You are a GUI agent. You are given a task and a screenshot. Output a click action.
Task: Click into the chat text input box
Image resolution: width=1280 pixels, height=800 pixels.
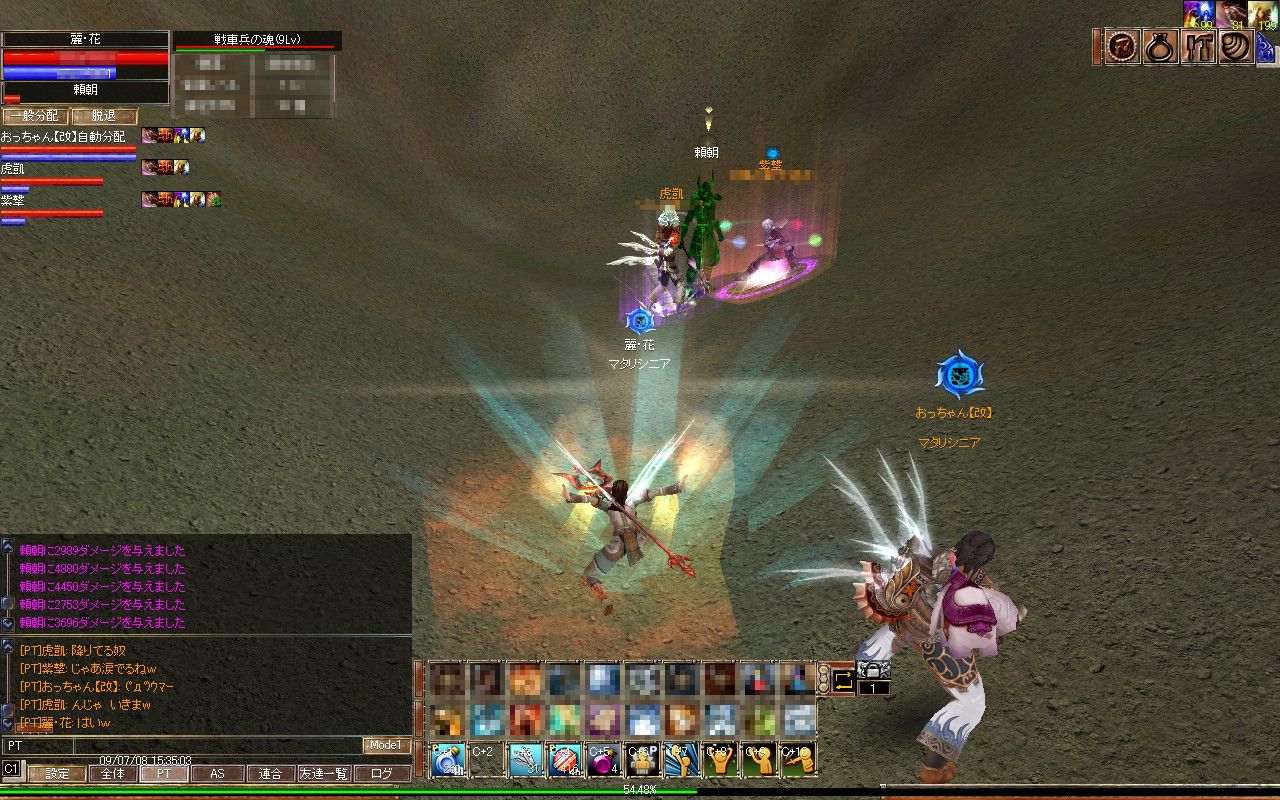point(217,746)
